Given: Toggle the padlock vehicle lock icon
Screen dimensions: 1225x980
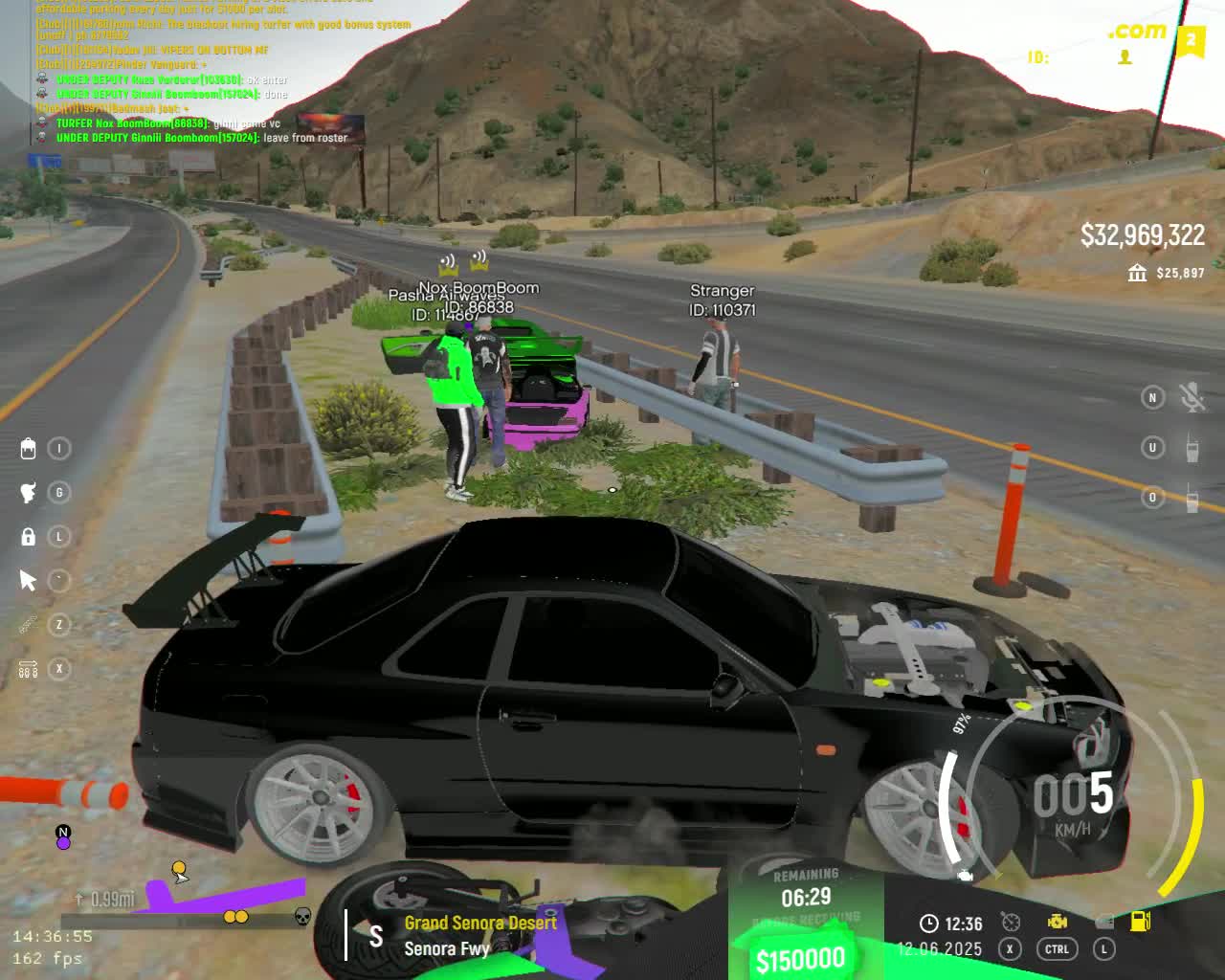Looking at the screenshot, I should tap(28, 537).
